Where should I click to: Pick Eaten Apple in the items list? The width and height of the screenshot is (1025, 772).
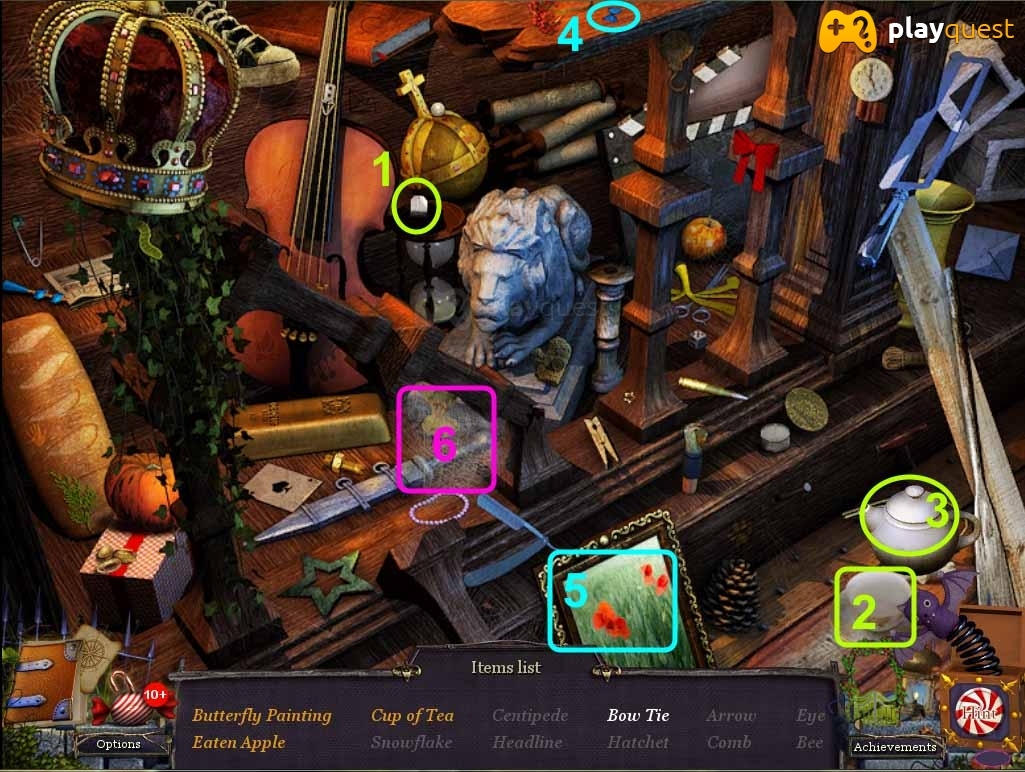pyautogui.click(x=239, y=743)
